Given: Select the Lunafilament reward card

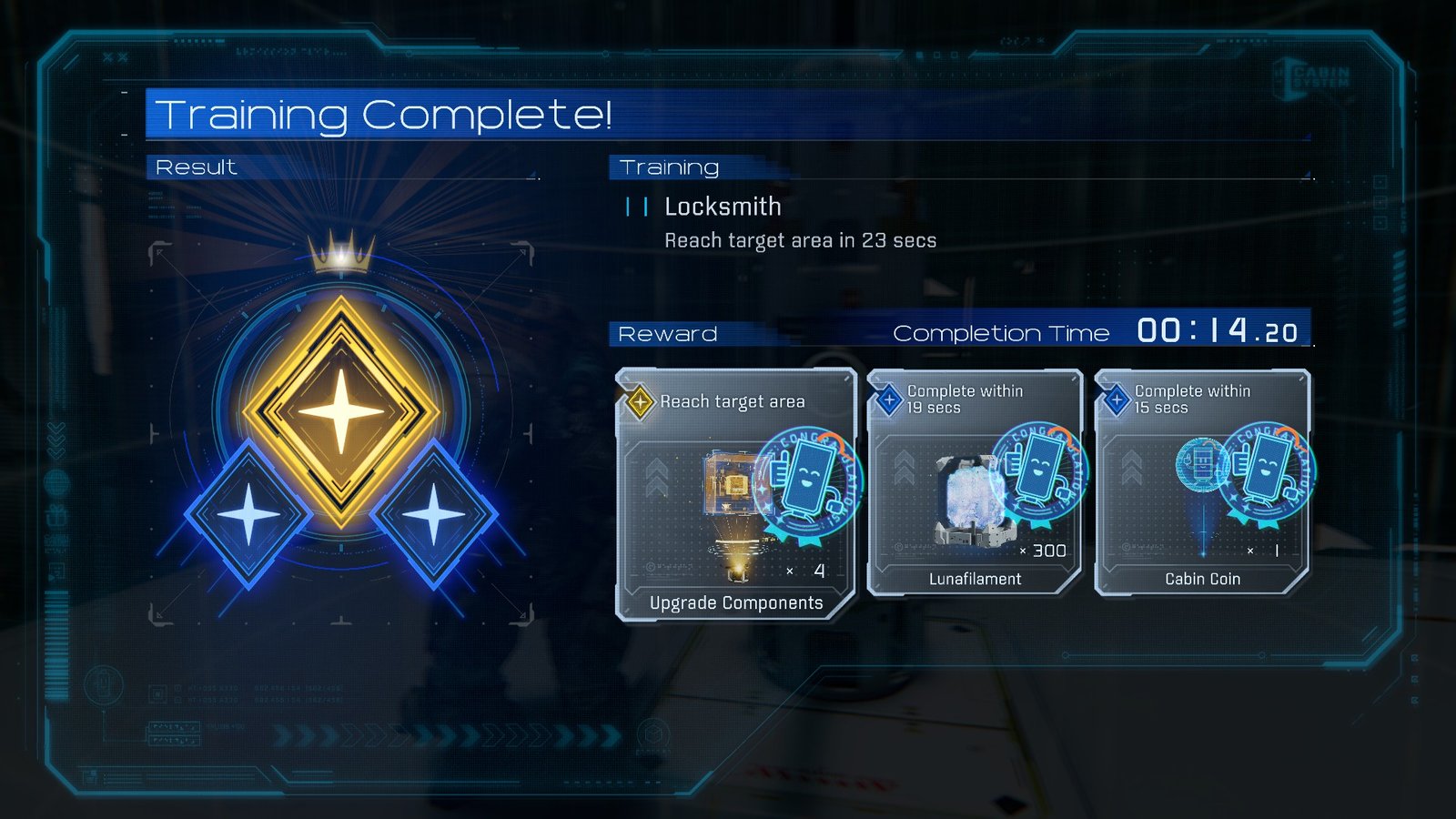Looking at the screenshot, I should [x=975, y=483].
